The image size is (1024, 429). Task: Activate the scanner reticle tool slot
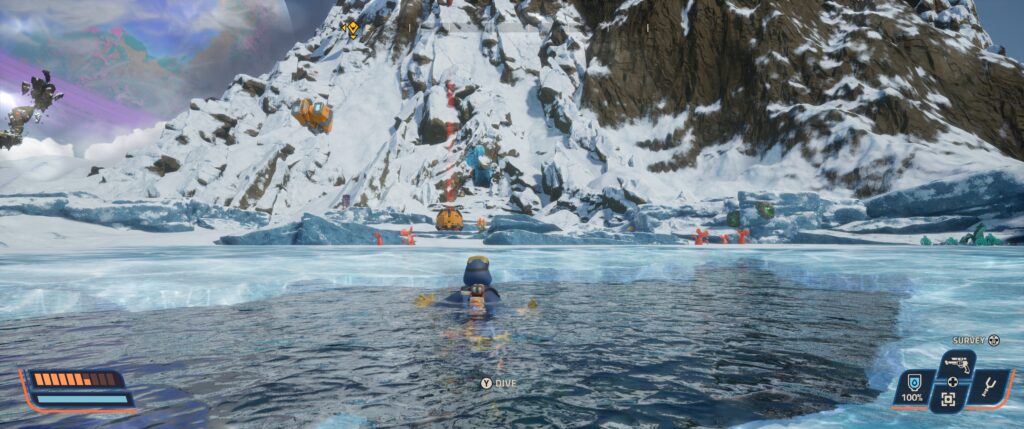947,398
